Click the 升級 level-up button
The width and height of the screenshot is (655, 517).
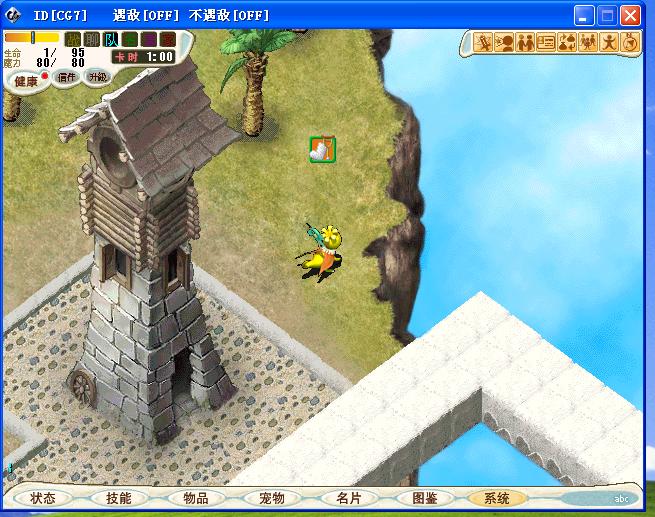97,77
